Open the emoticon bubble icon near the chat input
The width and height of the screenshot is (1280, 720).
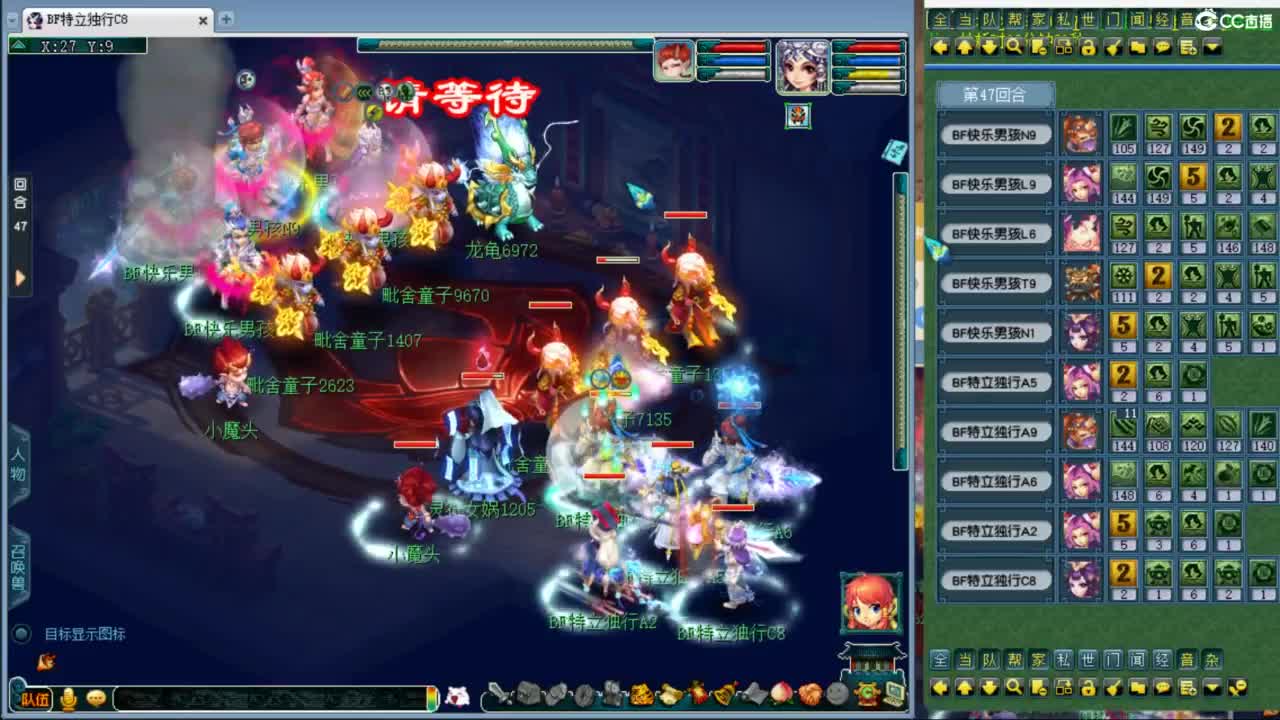[96, 699]
